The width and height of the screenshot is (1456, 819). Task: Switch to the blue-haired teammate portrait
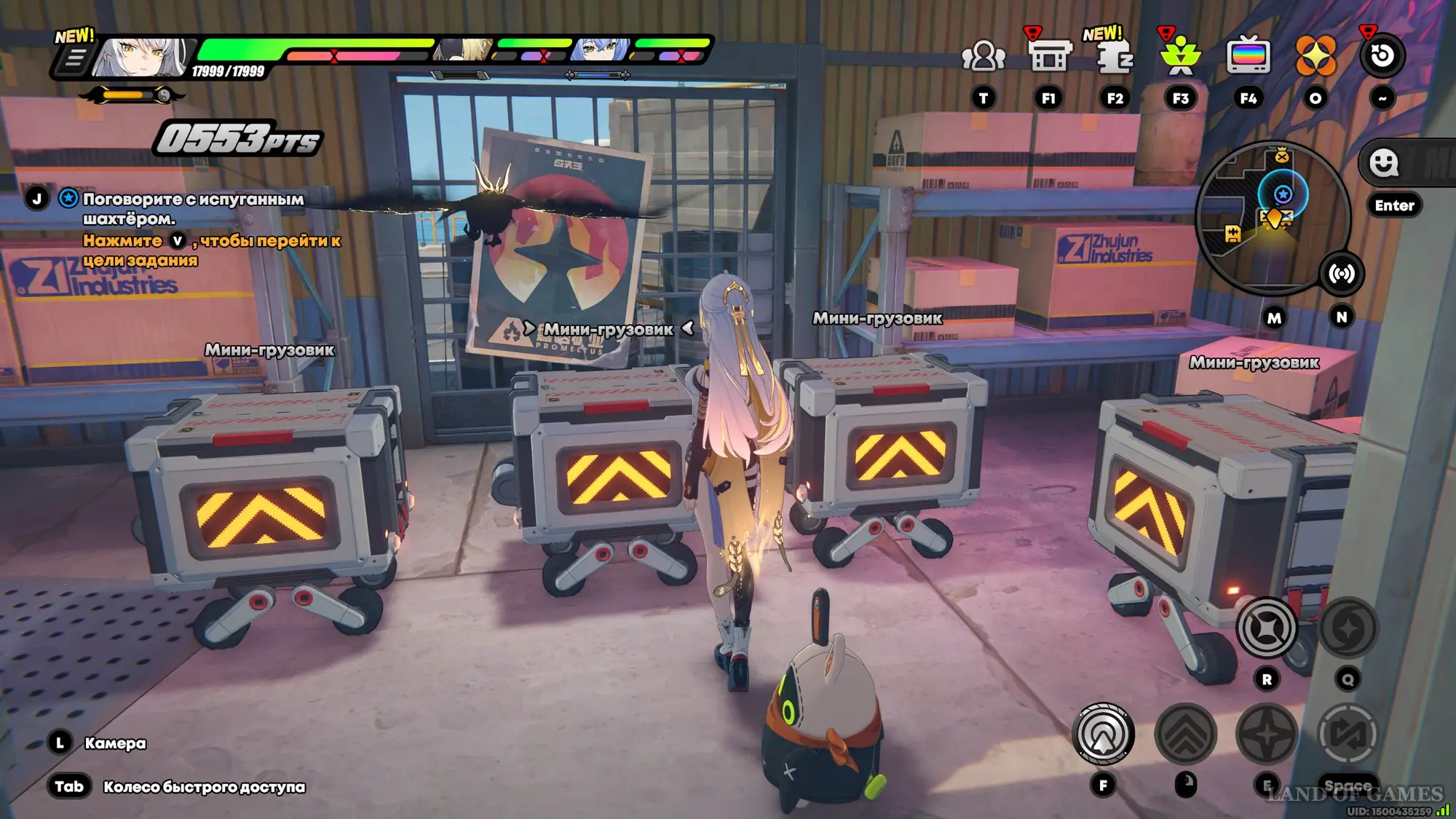[601, 50]
